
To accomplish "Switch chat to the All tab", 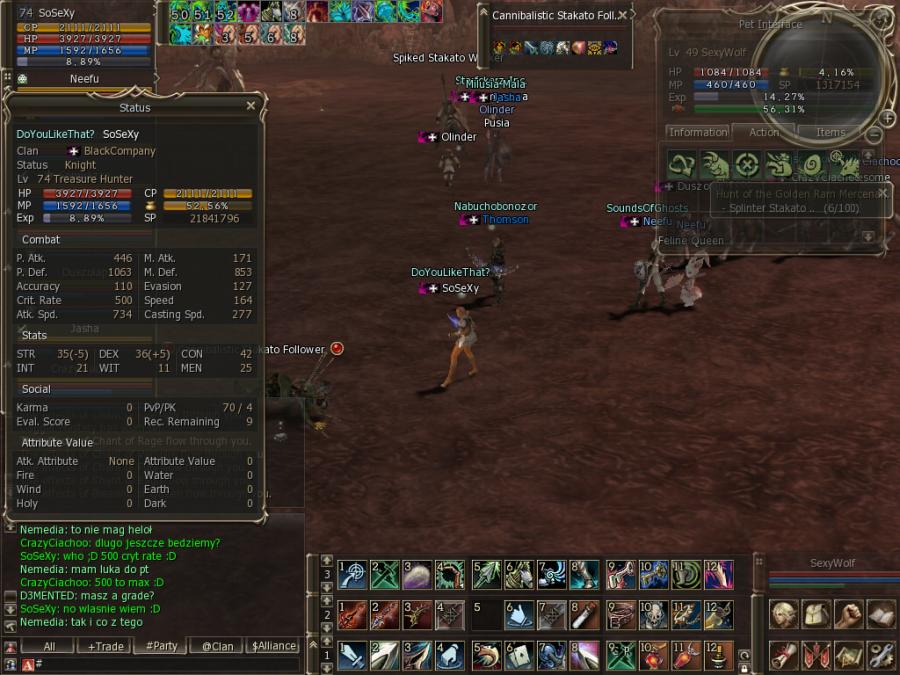I will click(x=47, y=646).
